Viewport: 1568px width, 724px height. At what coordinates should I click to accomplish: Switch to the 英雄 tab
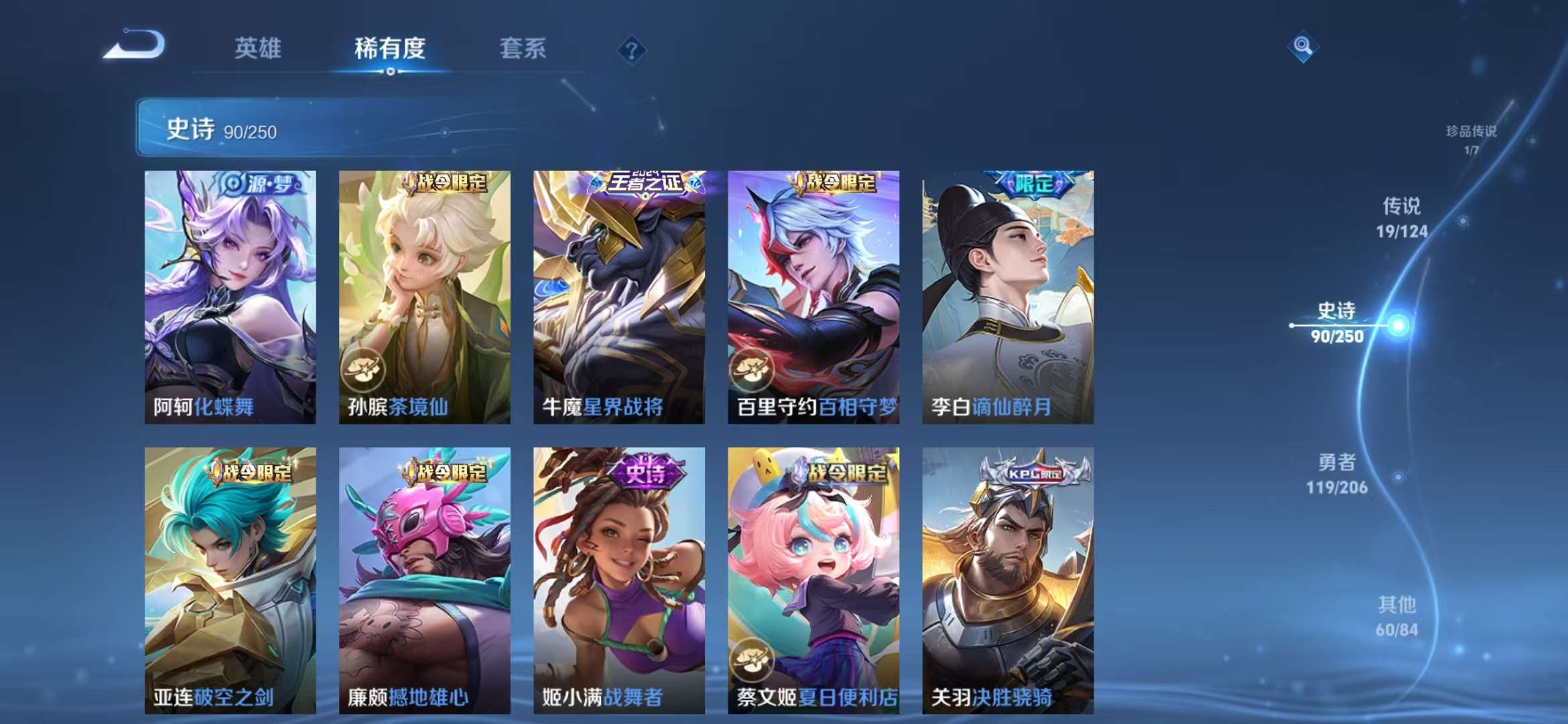click(259, 48)
